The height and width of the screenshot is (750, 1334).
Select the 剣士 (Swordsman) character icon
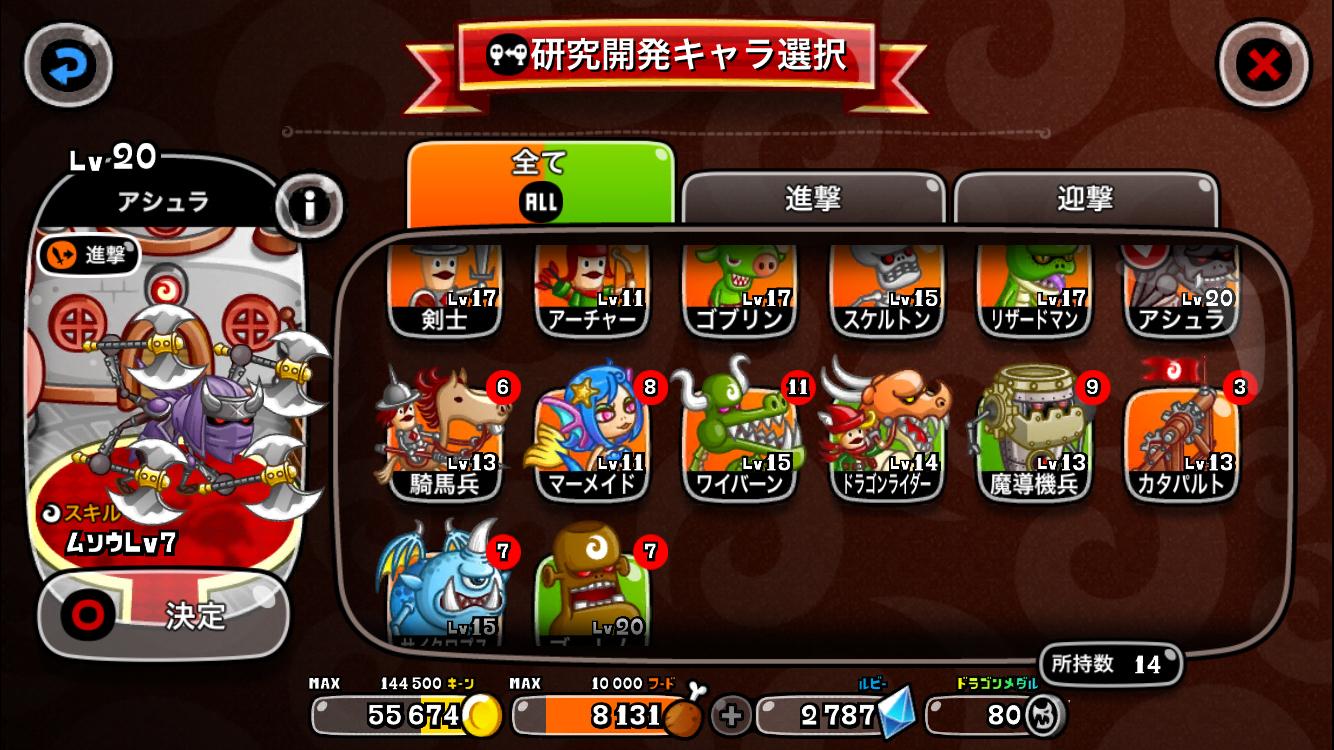click(x=445, y=290)
